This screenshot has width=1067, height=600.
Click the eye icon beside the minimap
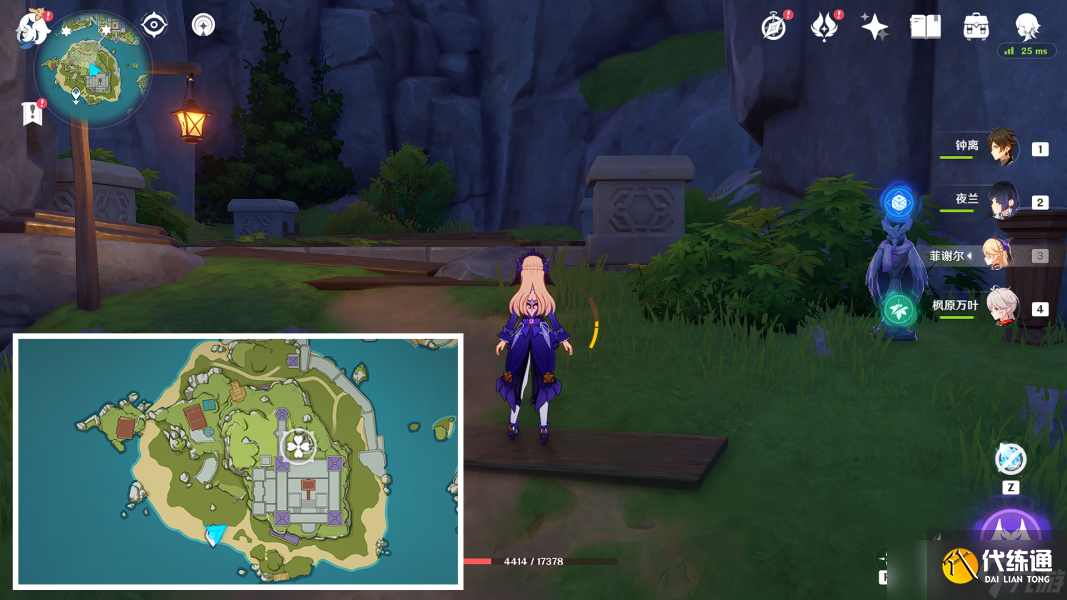[154, 25]
